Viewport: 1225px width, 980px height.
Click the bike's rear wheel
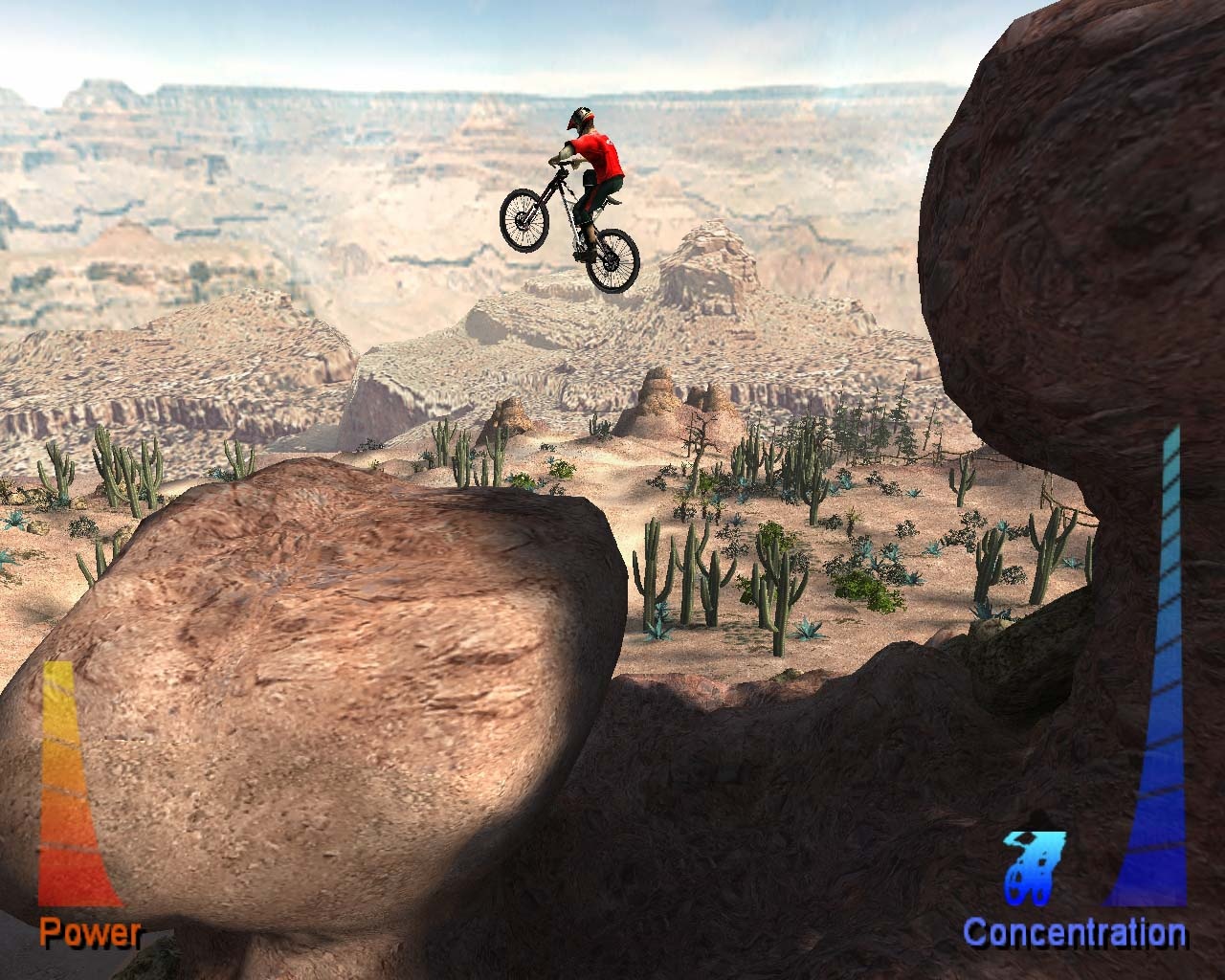(x=613, y=261)
